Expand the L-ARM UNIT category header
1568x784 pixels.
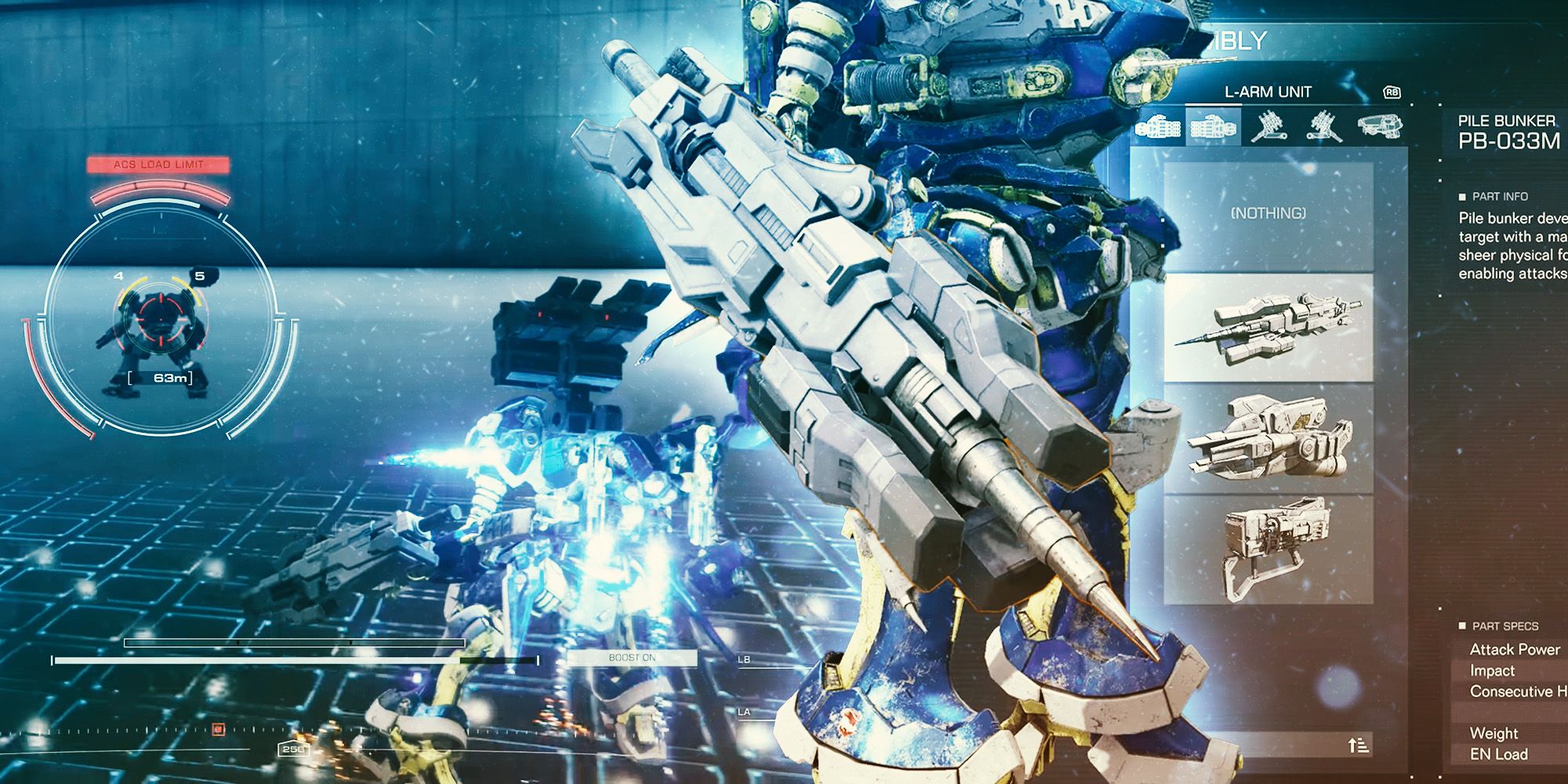1269,92
